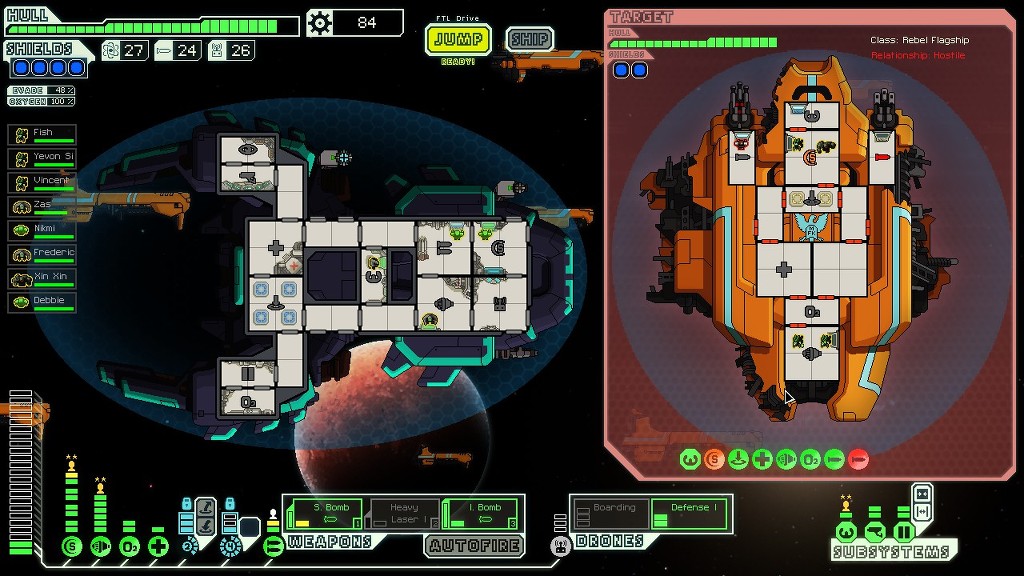Click the door subsystem icon
This screenshot has width=1024, height=576.
point(903,531)
